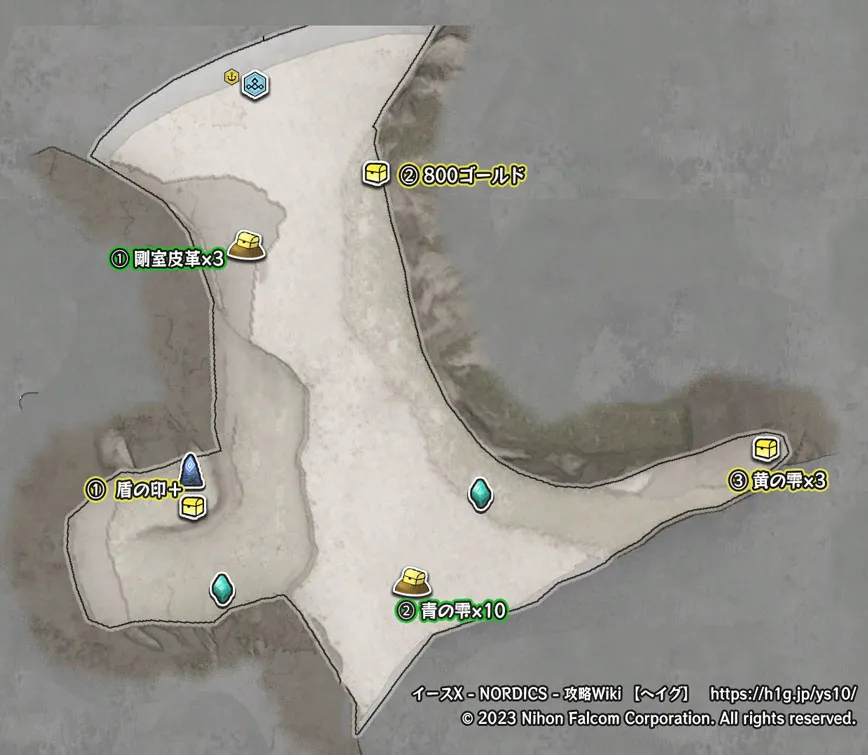Click the dark blue crystal monument marker
The width and height of the screenshot is (868, 755).
pos(191,470)
